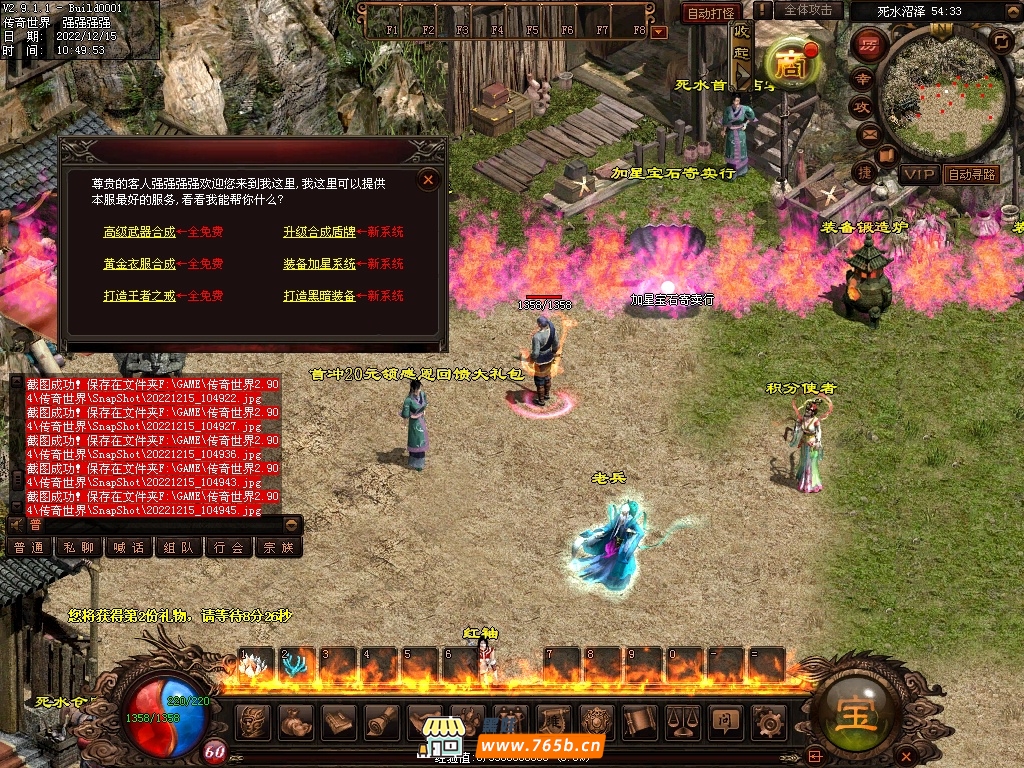The width and height of the screenshot is (1024, 768).
Task: Use the lotus item in hotbar slot 1
Action: pyautogui.click(x=254, y=666)
